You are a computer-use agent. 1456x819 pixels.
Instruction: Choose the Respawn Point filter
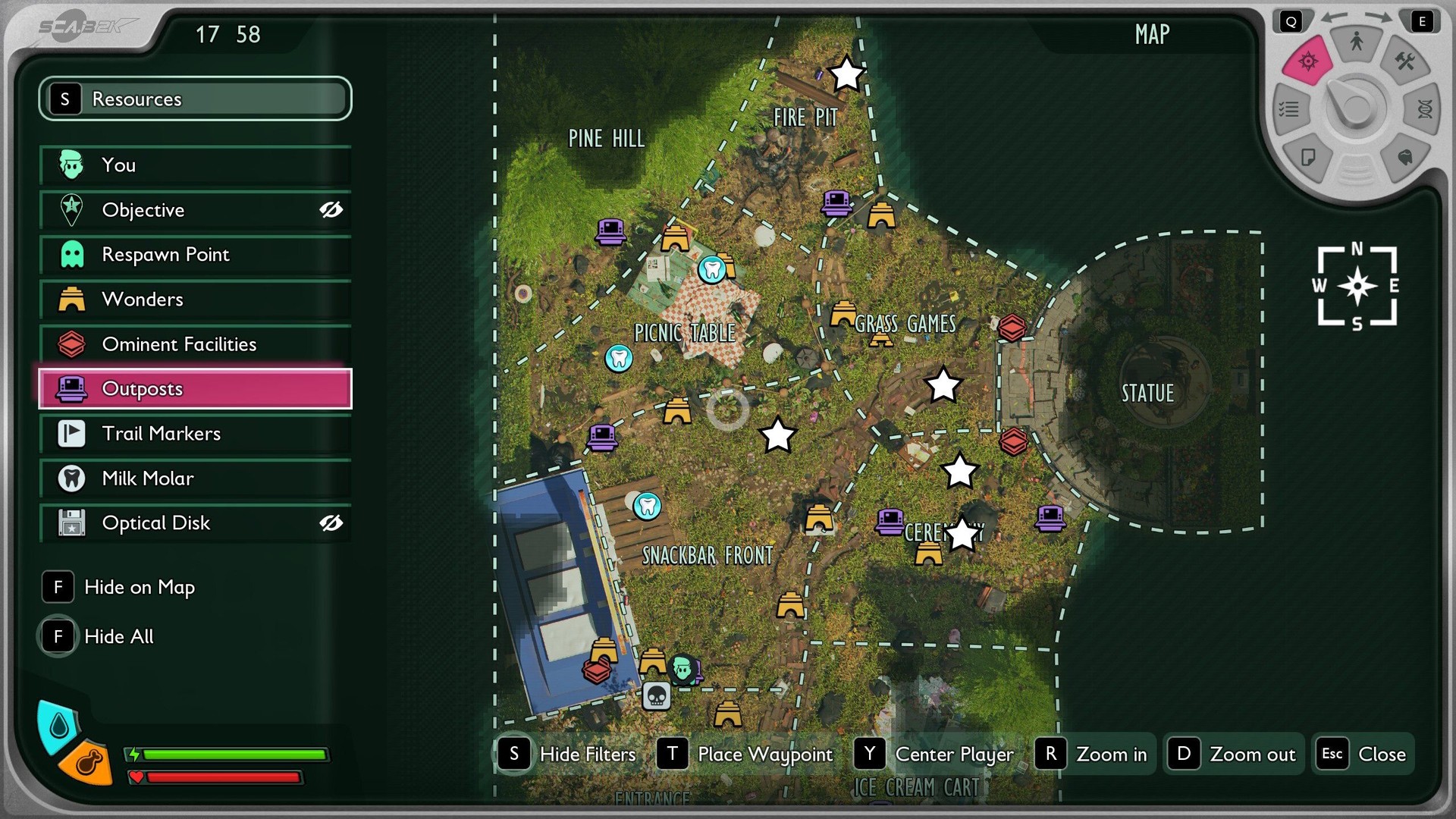(195, 255)
